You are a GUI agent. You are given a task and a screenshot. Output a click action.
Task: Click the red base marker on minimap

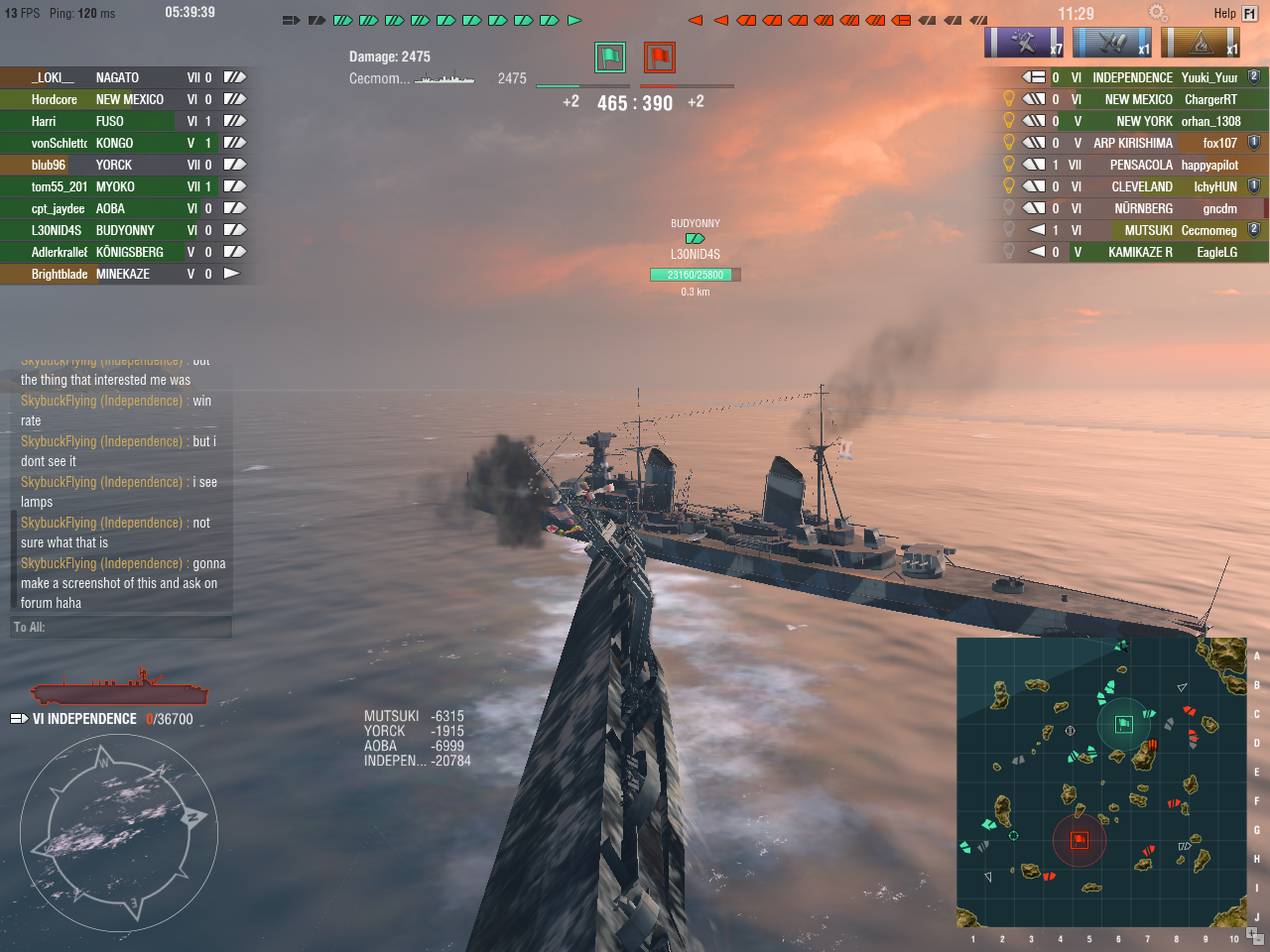[x=1079, y=840]
